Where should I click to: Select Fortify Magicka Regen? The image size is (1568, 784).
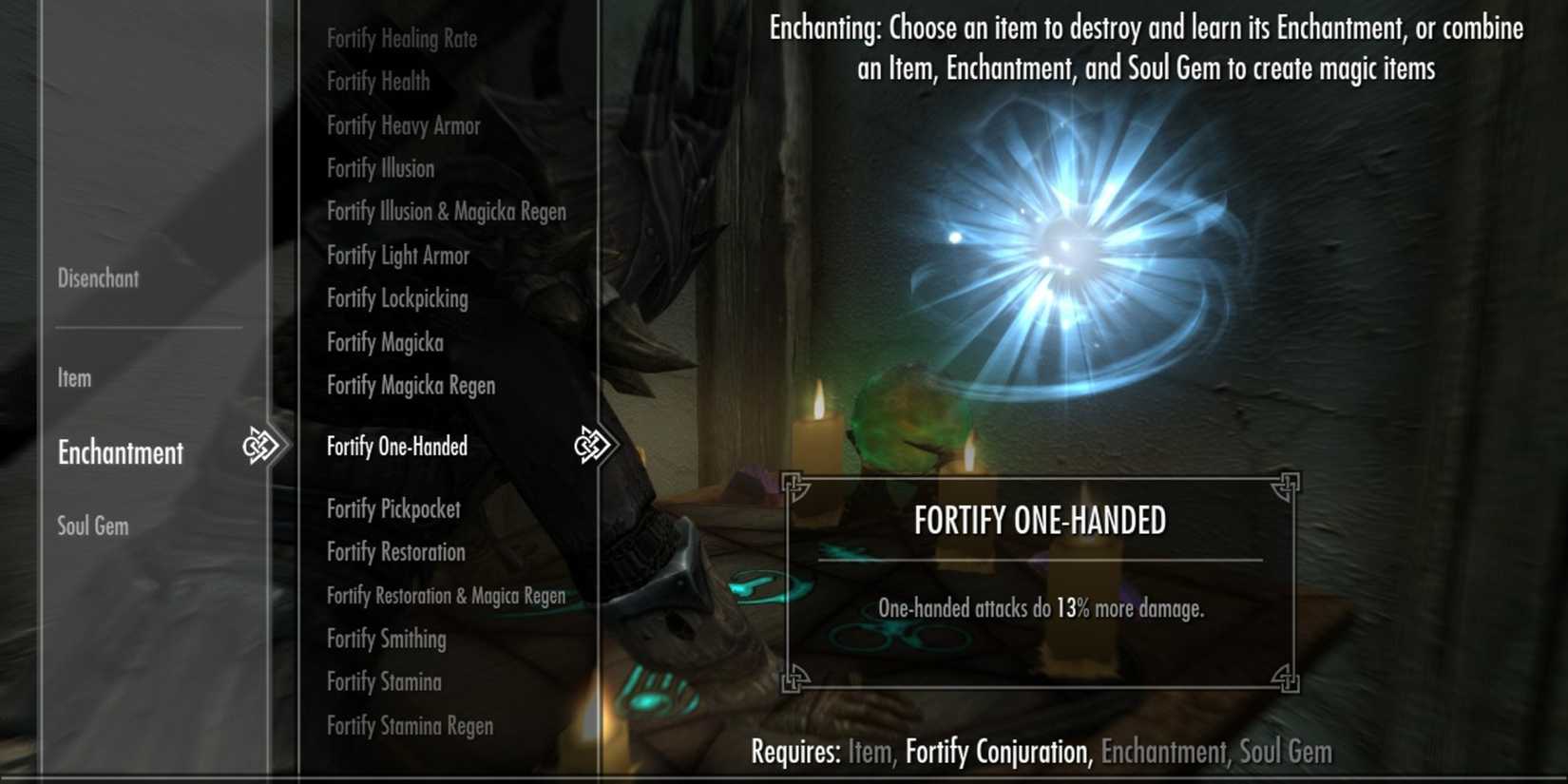click(x=411, y=385)
